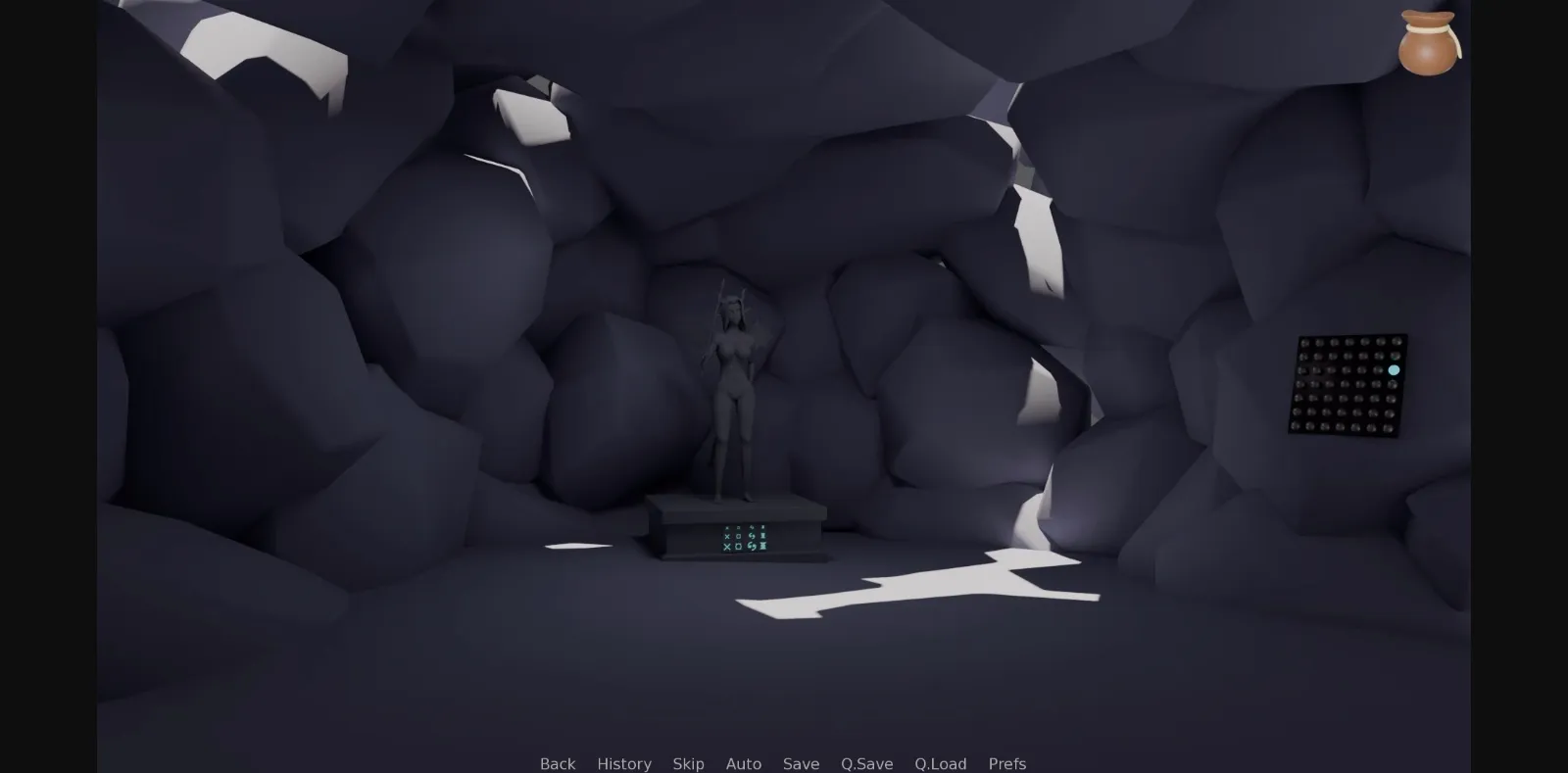The height and width of the screenshot is (773, 1568).
Task: Click the large X in the pedestal's bottom row
Action: click(x=727, y=547)
